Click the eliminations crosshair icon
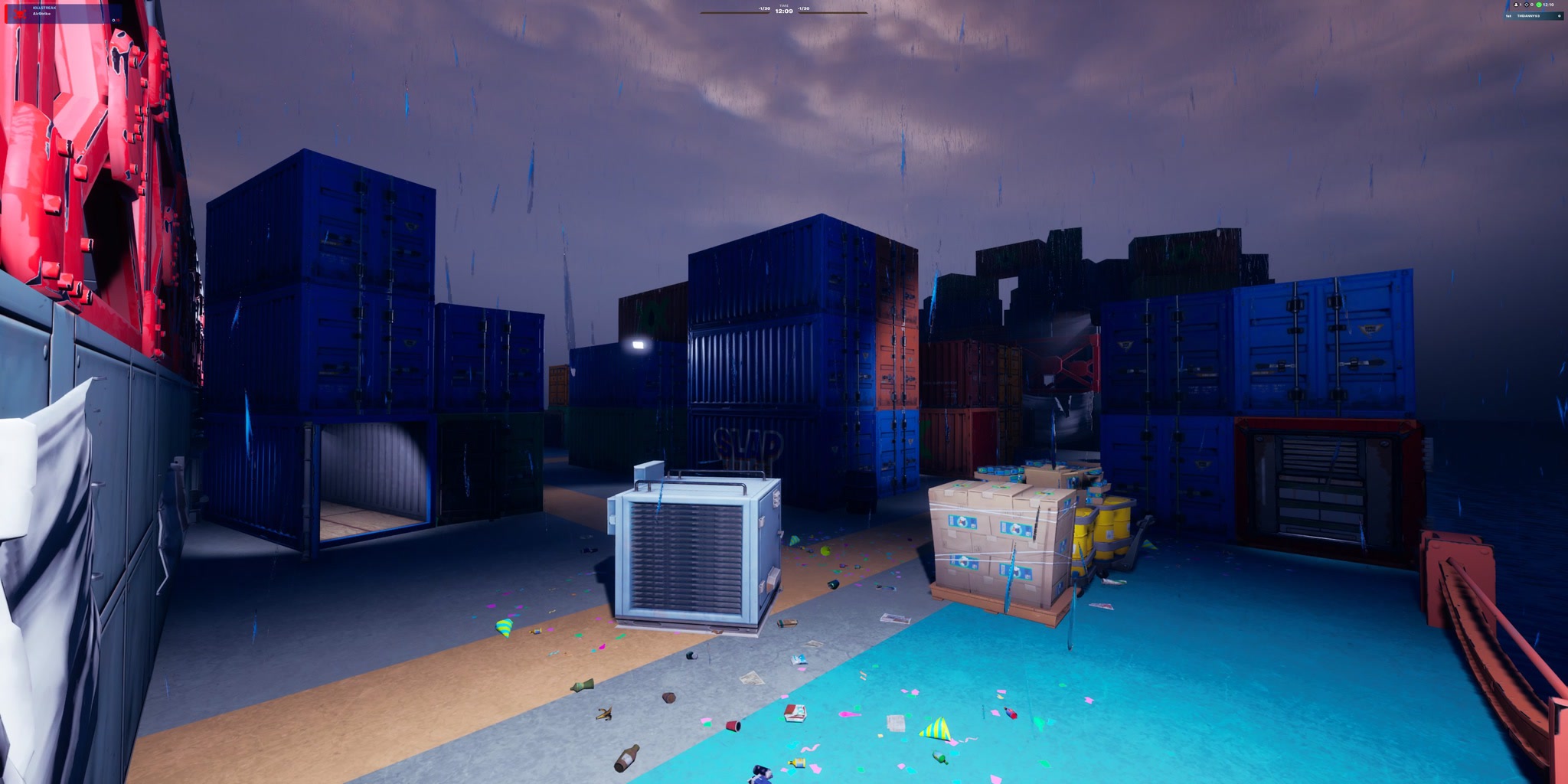Screen dimensions: 1568x784 pyautogui.click(x=1526, y=5)
